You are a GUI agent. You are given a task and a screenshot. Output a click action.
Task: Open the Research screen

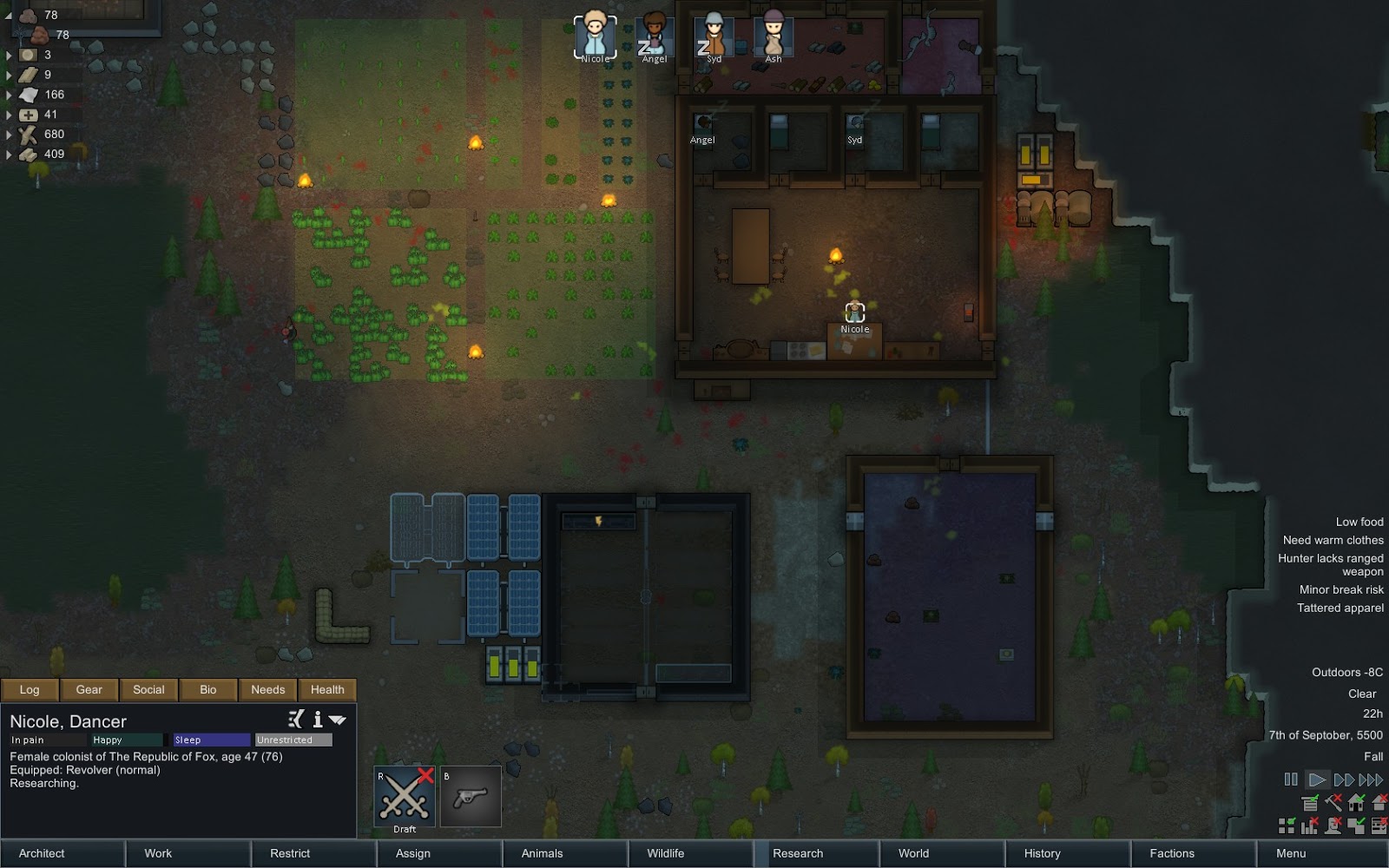coord(798,853)
